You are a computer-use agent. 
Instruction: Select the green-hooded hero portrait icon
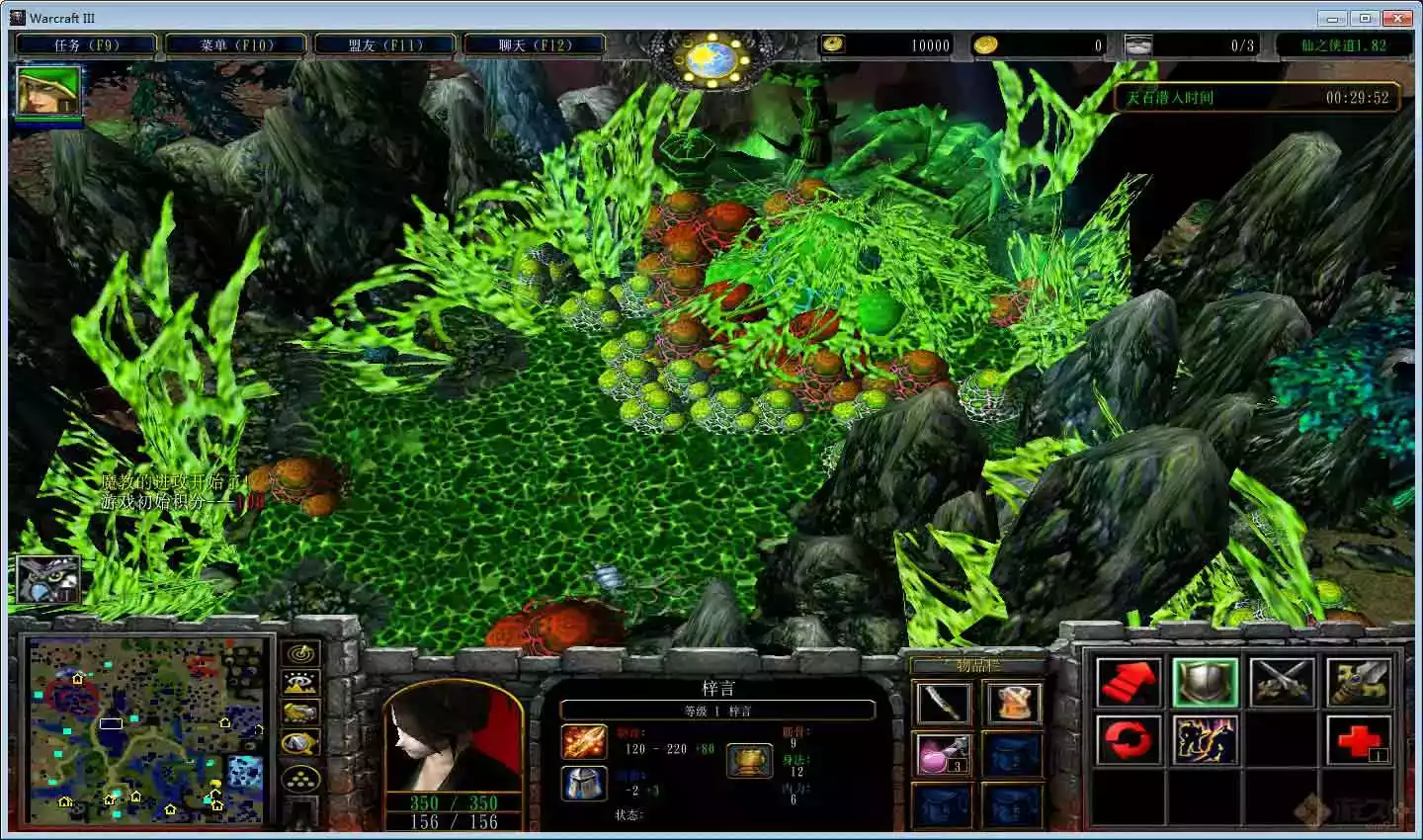click(47, 91)
